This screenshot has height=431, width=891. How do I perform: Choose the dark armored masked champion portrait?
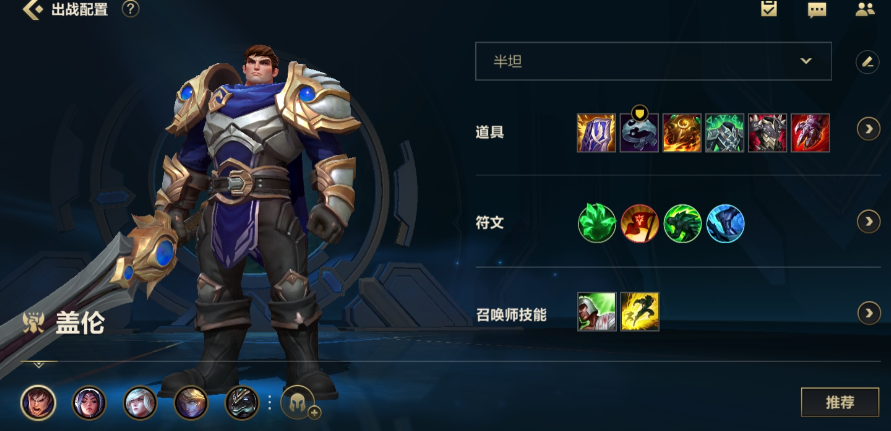click(x=242, y=403)
